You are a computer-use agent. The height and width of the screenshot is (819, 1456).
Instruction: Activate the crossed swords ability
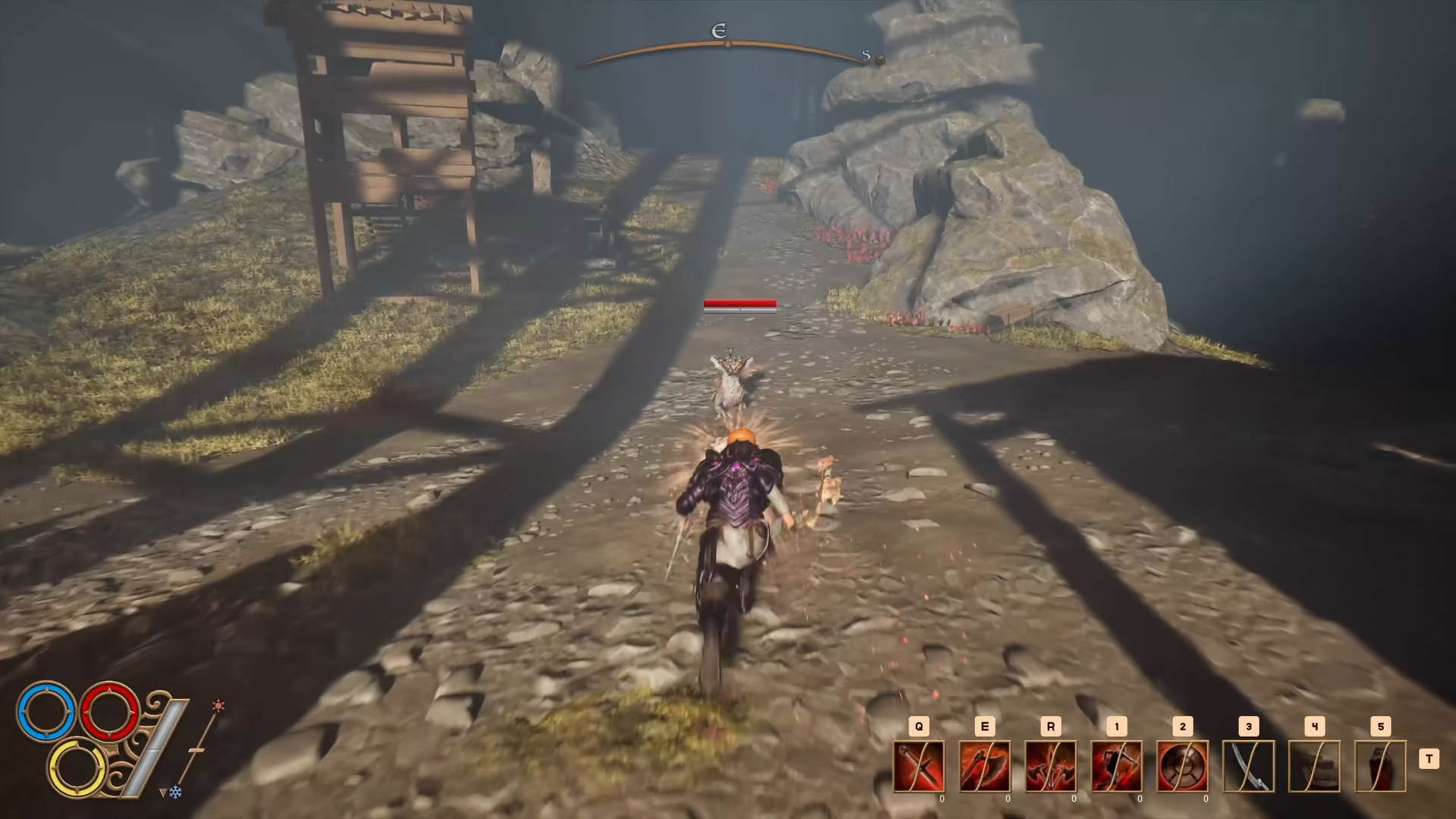(x=919, y=766)
